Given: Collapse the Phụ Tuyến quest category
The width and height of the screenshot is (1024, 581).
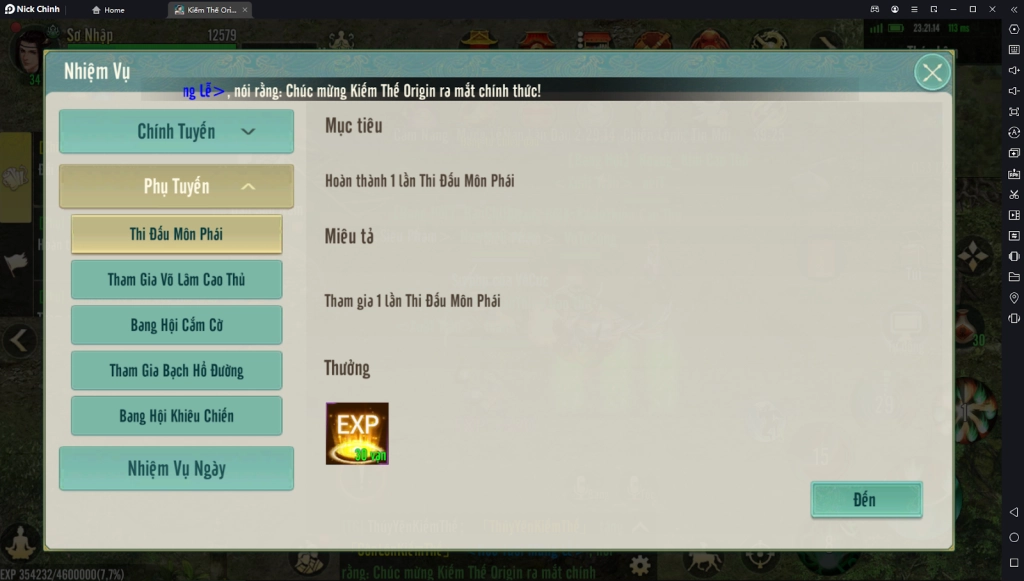Looking at the screenshot, I should click(x=176, y=187).
